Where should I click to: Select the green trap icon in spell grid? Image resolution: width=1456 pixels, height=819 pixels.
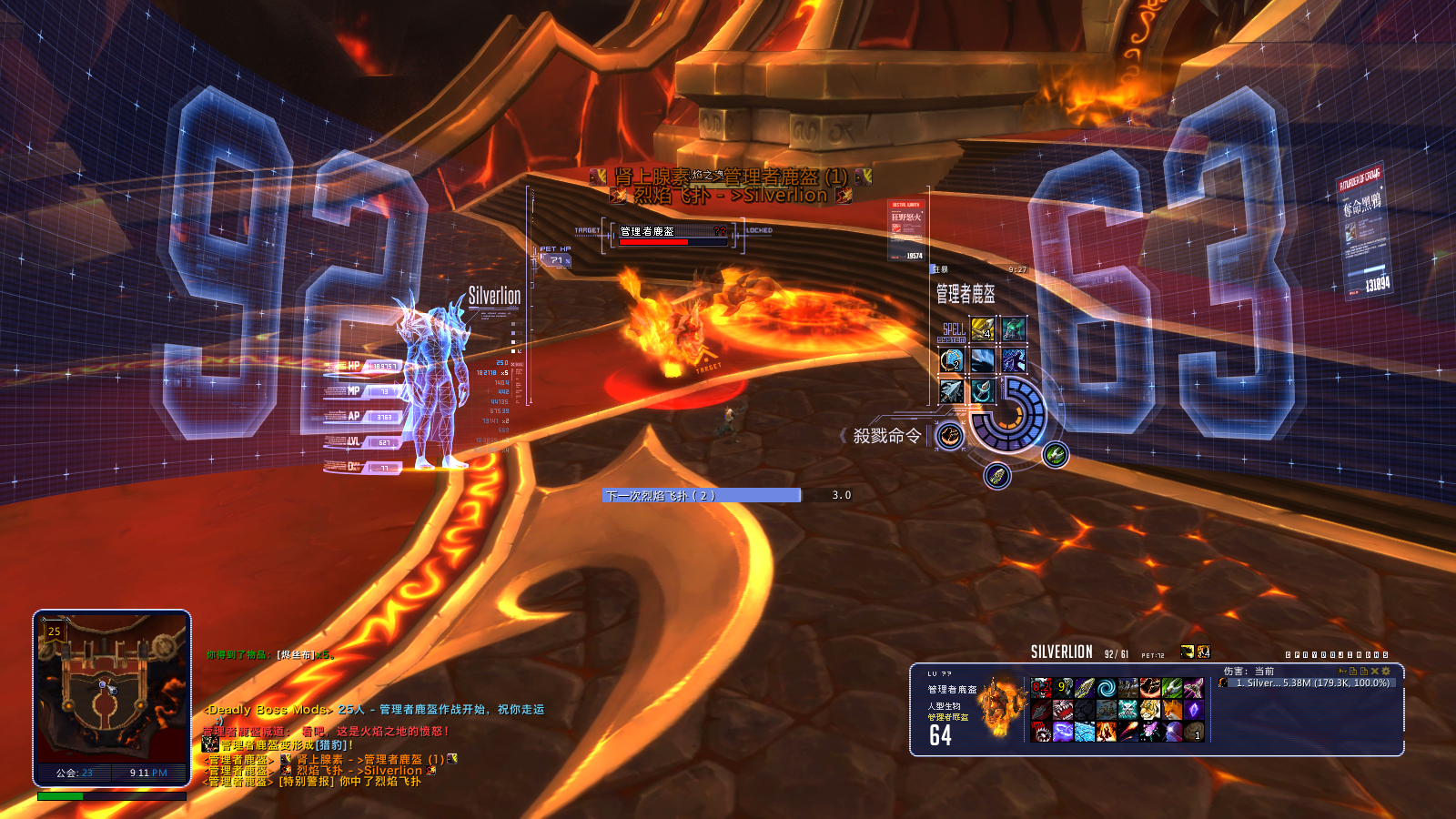[x=1014, y=329]
